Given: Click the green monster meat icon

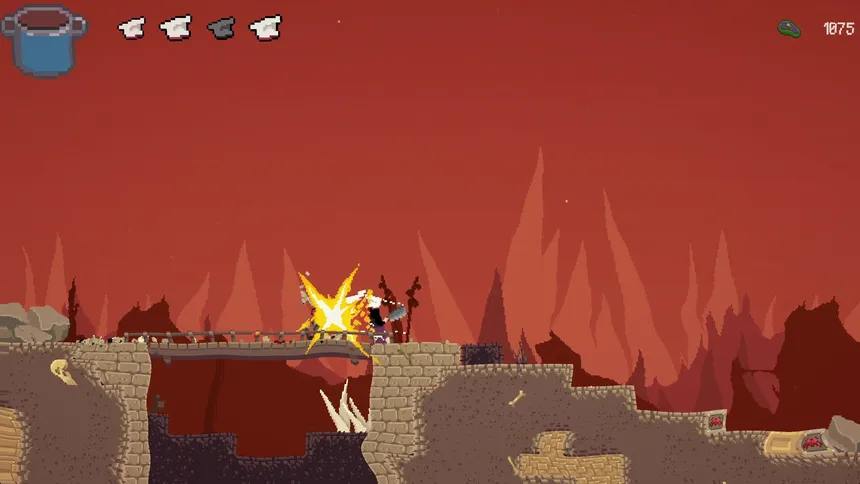Looking at the screenshot, I should pos(790,29).
